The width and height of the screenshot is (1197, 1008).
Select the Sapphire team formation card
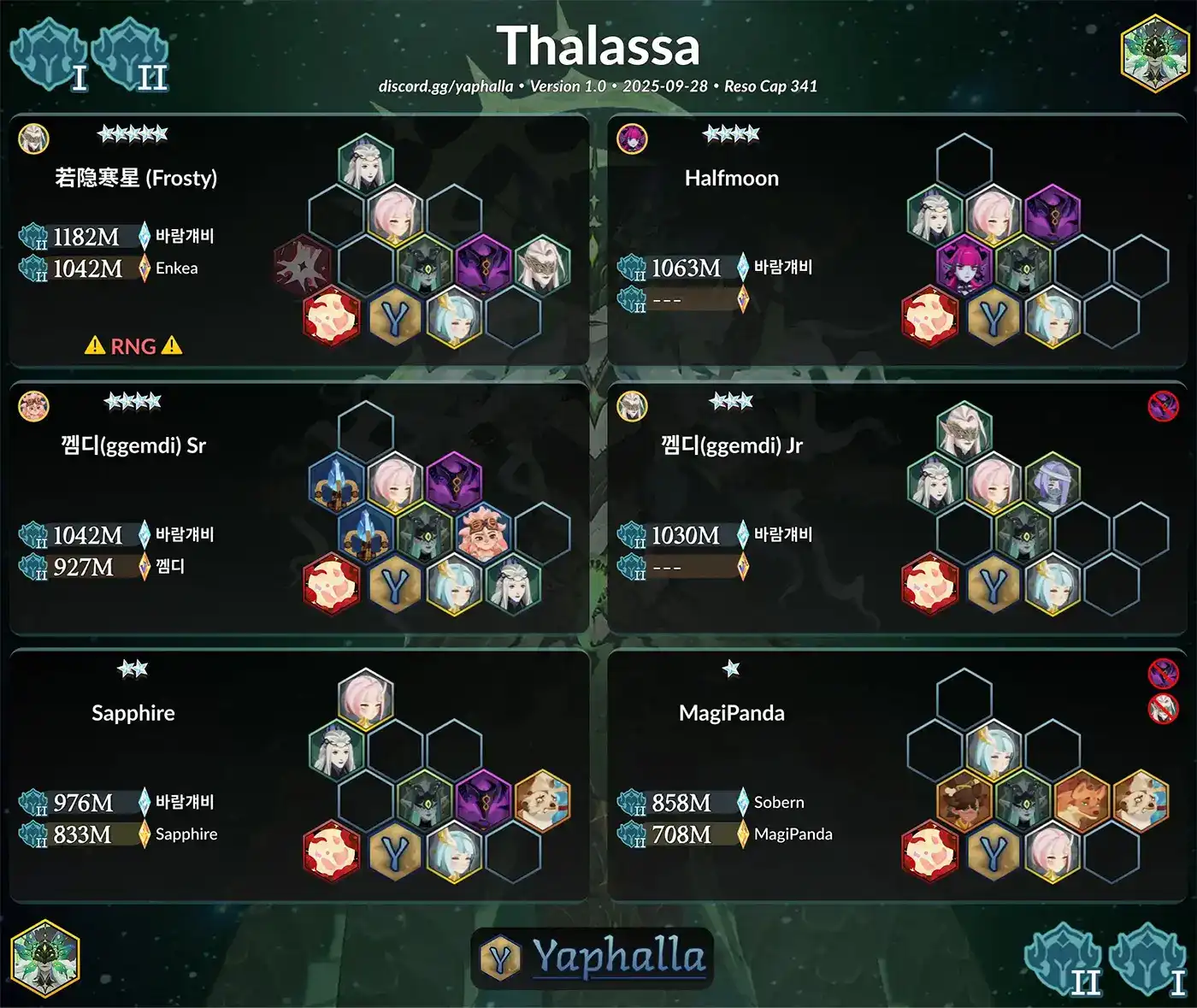tap(298, 775)
